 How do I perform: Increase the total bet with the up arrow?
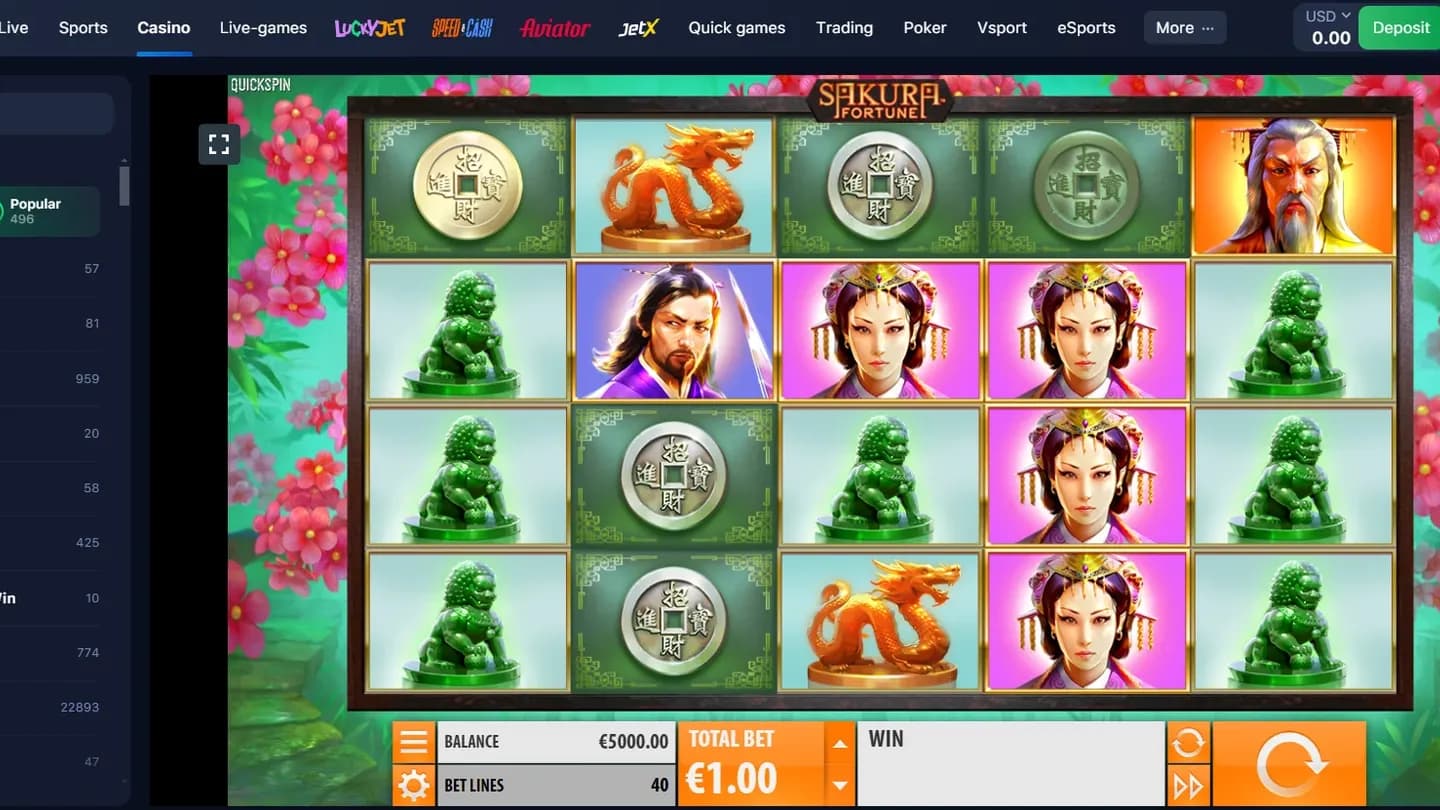point(842,742)
